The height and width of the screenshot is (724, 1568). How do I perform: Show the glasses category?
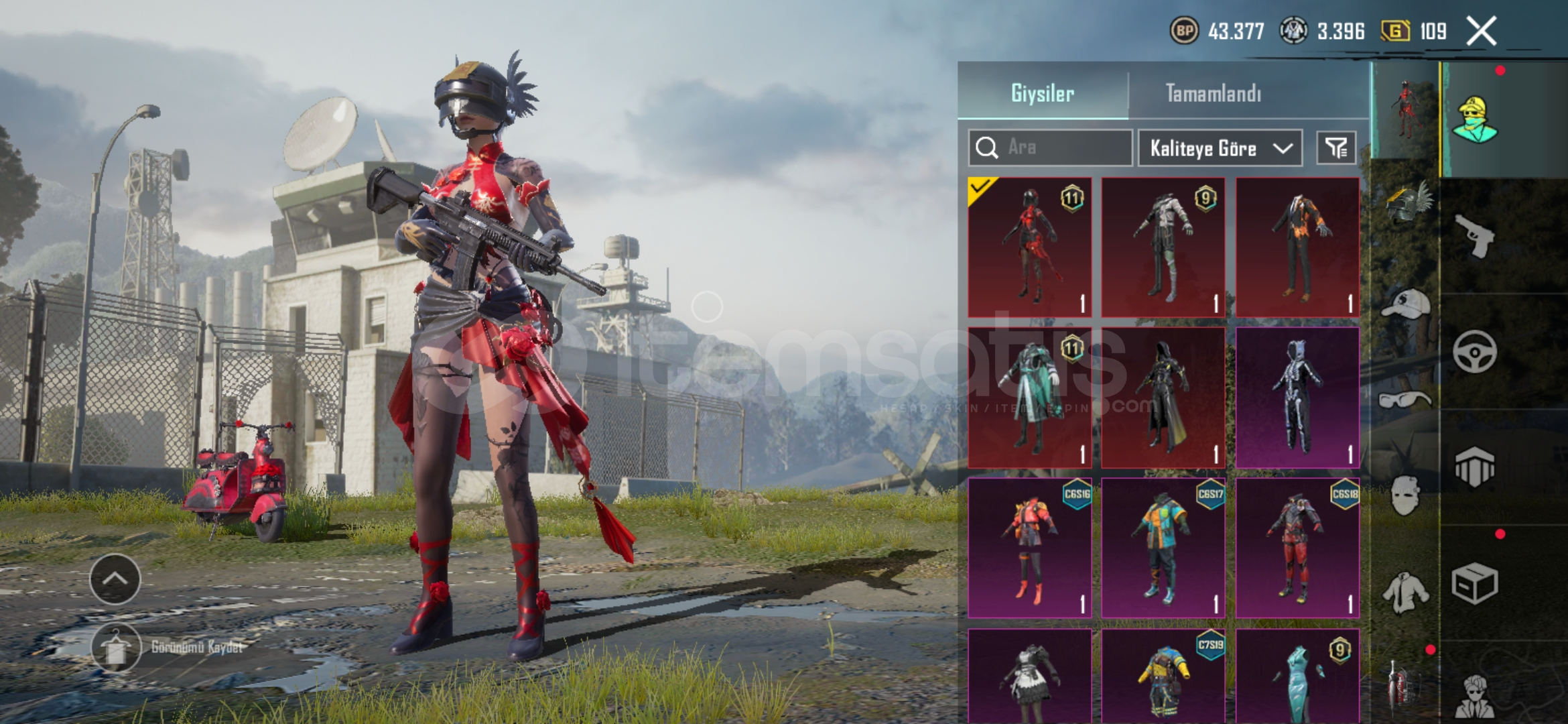tap(1405, 401)
